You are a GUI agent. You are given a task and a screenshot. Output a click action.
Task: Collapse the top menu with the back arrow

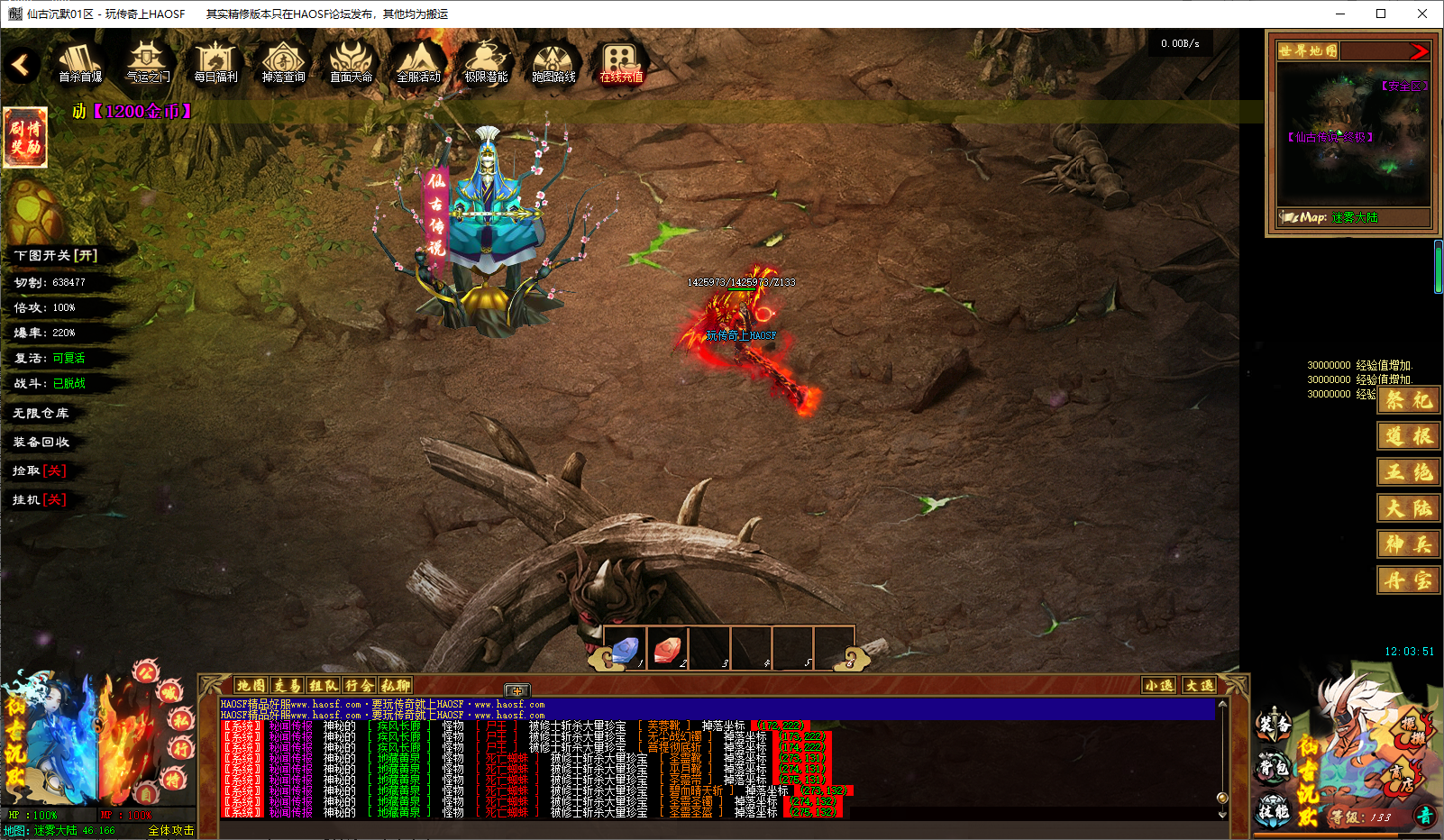(20, 65)
